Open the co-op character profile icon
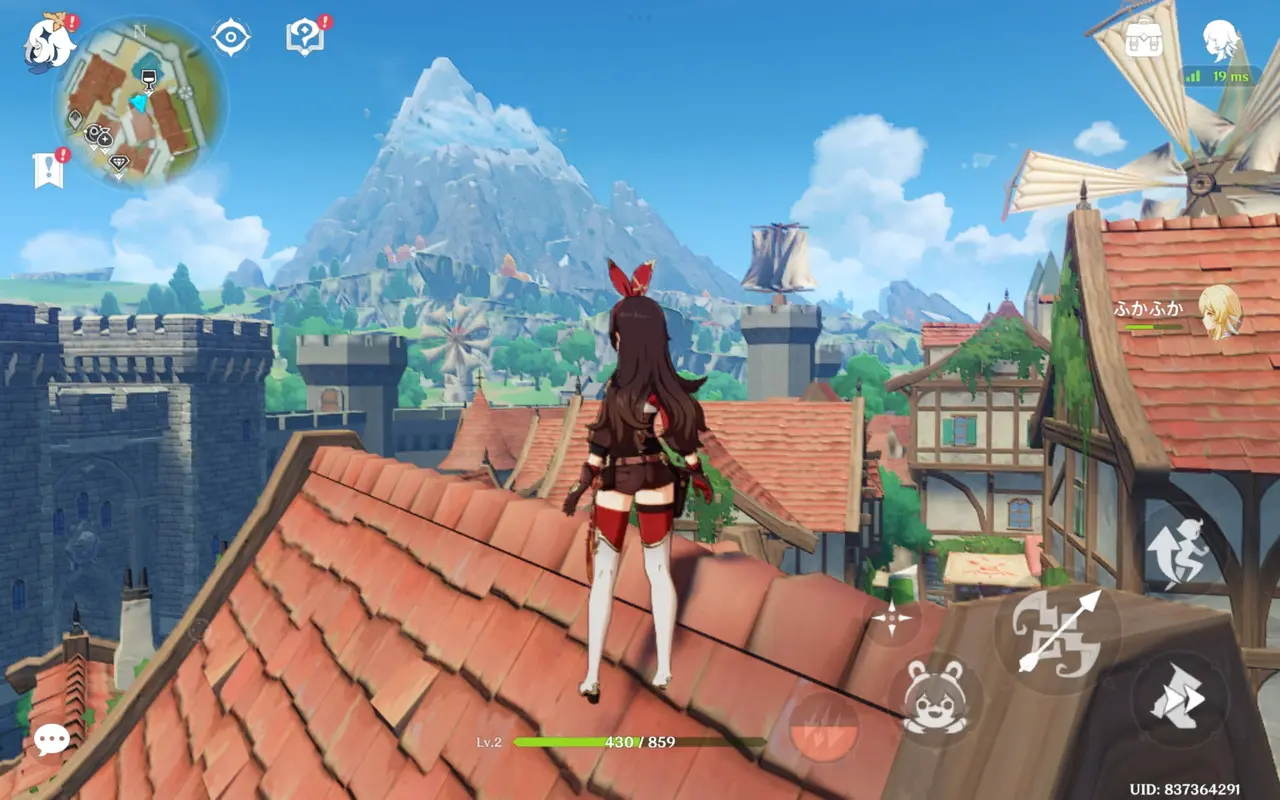Image resolution: width=1280 pixels, height=800 pixels. (x=1221, y=40)
